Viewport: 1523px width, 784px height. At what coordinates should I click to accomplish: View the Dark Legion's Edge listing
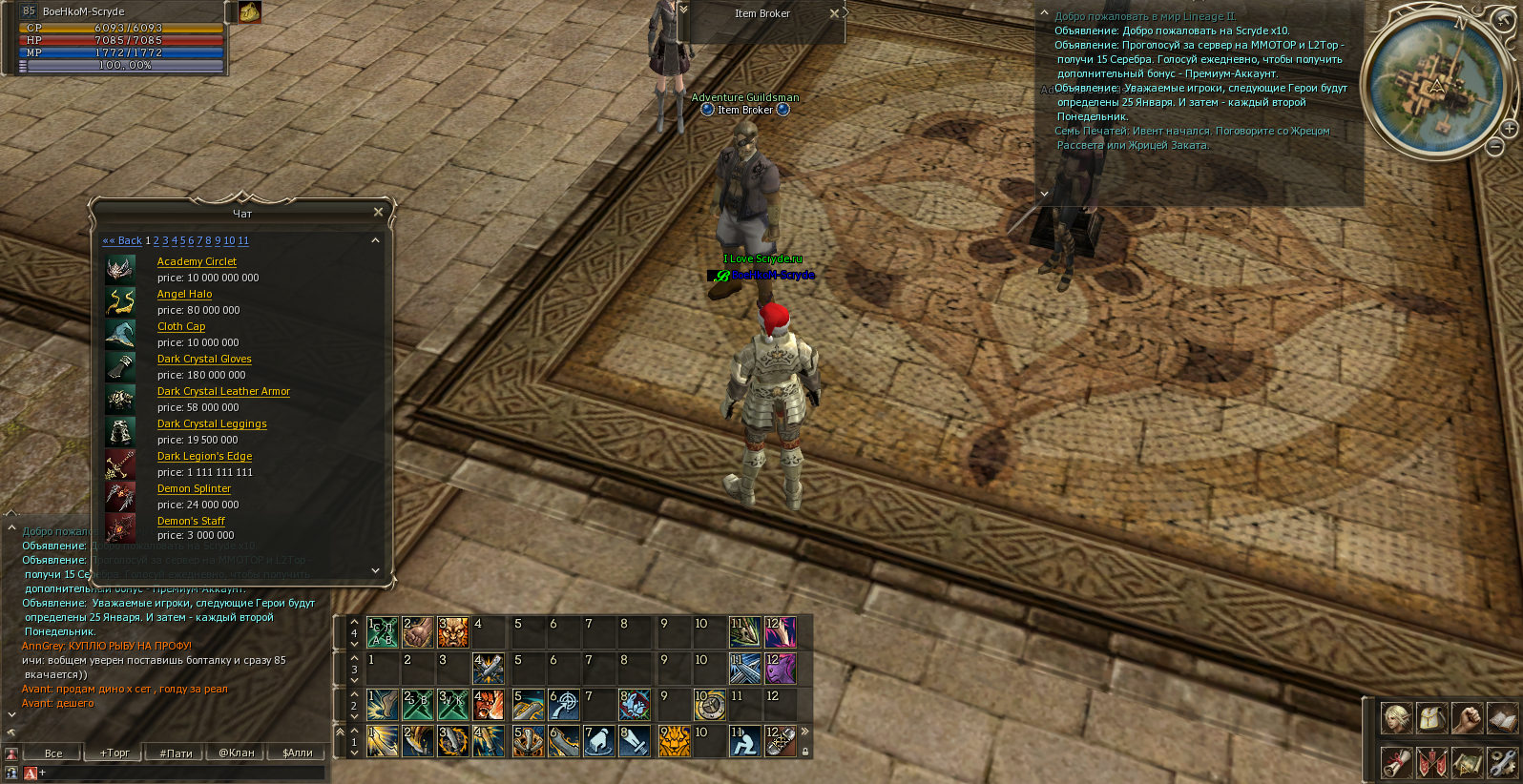[x=204, y=456]
